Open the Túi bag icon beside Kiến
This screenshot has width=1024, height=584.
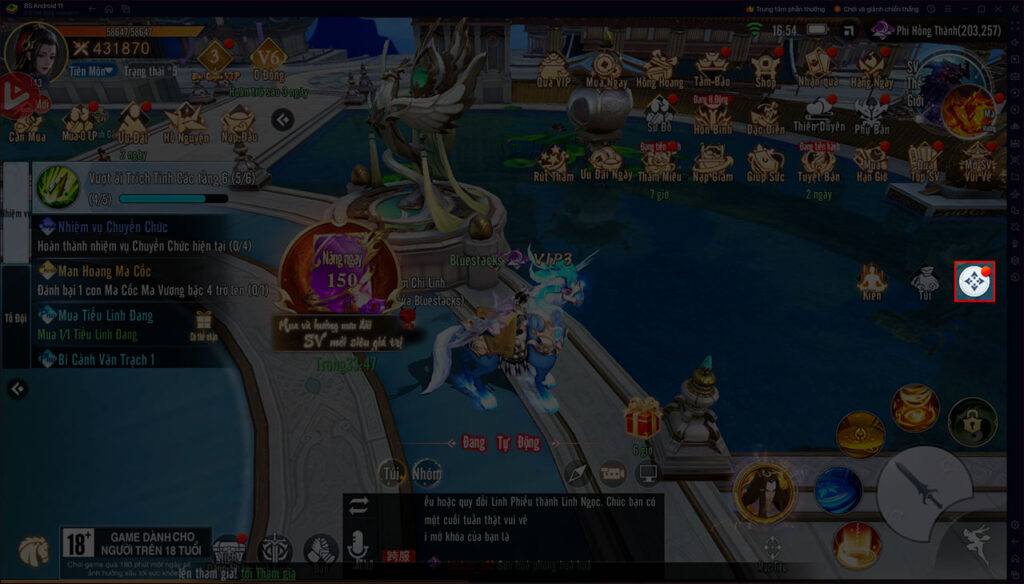click(926, 282)
